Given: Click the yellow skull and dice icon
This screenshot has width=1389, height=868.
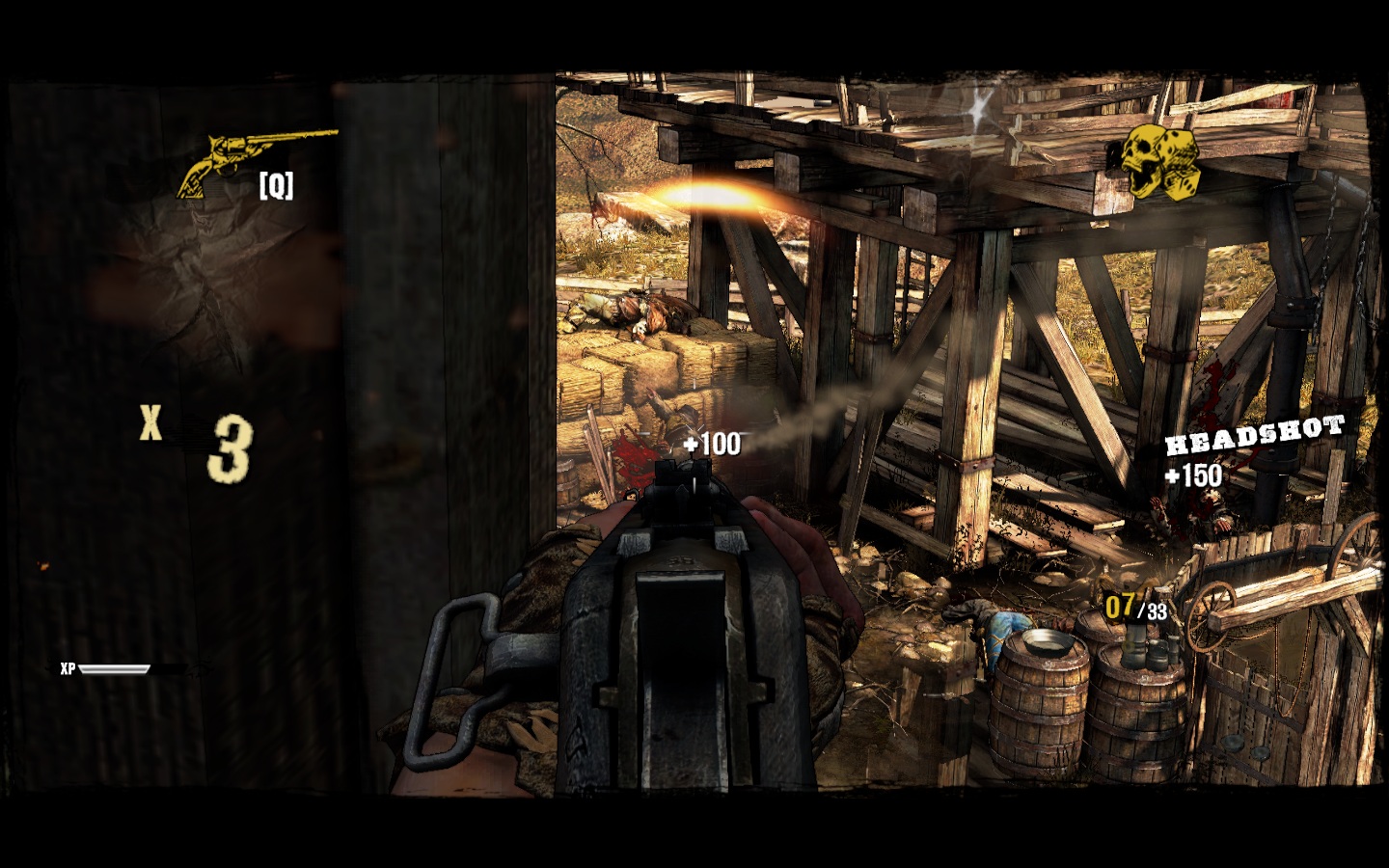Looking at the screenshot, I should (1158, 162).
